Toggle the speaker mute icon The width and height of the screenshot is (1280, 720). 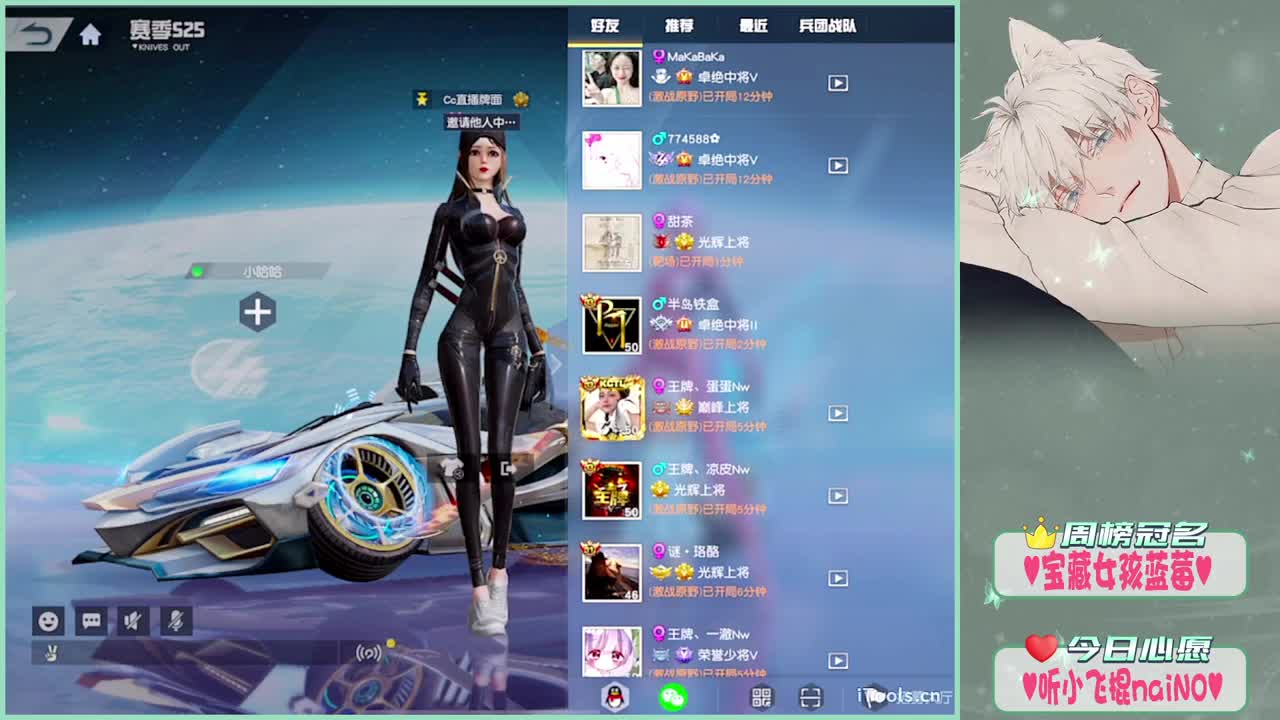[133, 622]
